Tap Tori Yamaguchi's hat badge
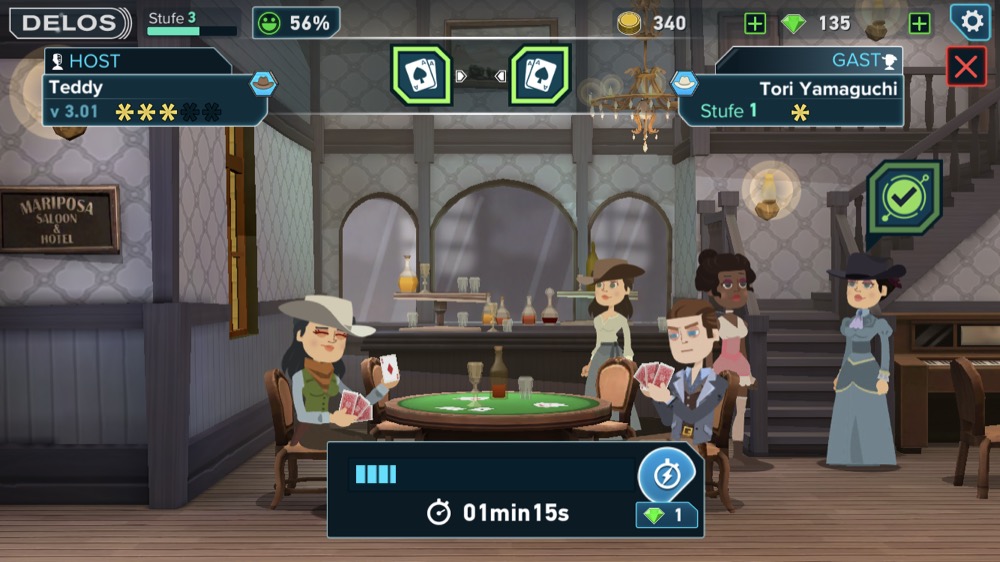The width and height of the screenshot is (1000, 562). pyautogui.click(x=684, y=83)
